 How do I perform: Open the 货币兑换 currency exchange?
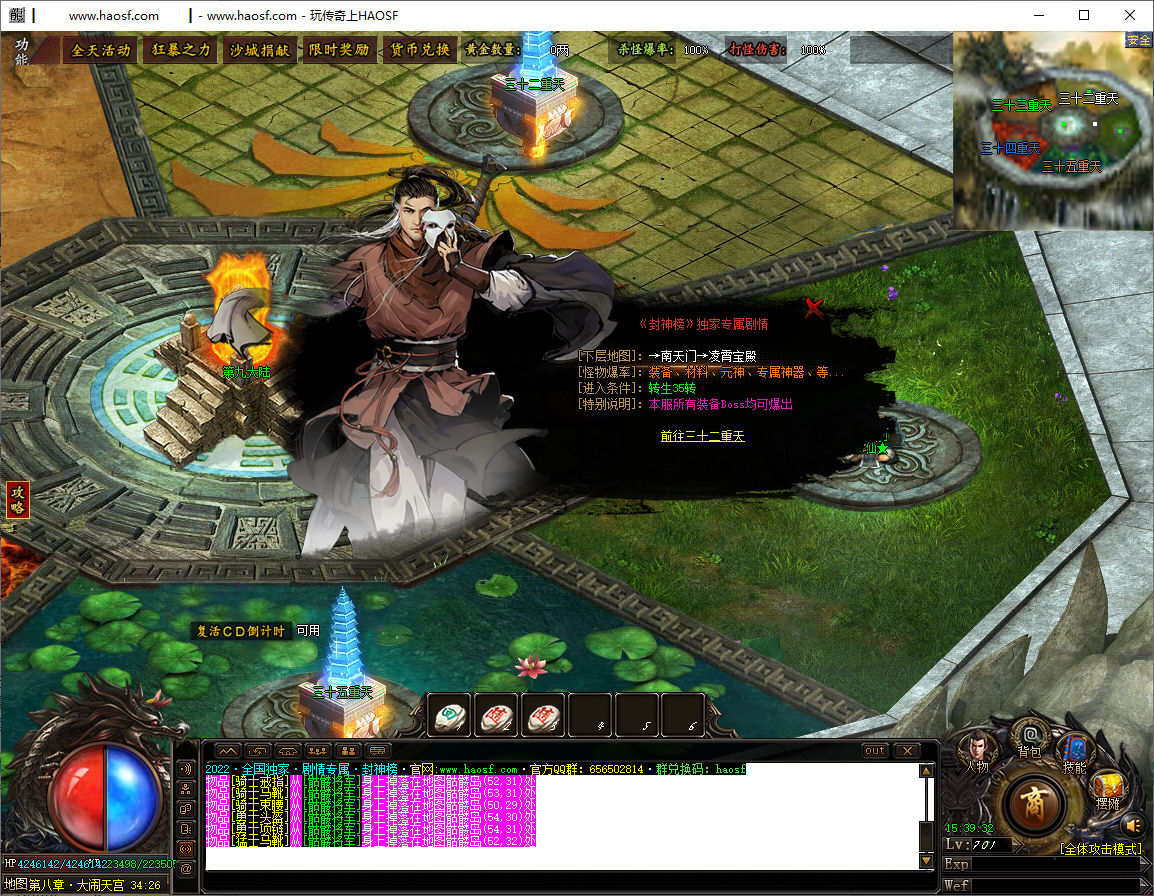(x=419, y=50)
